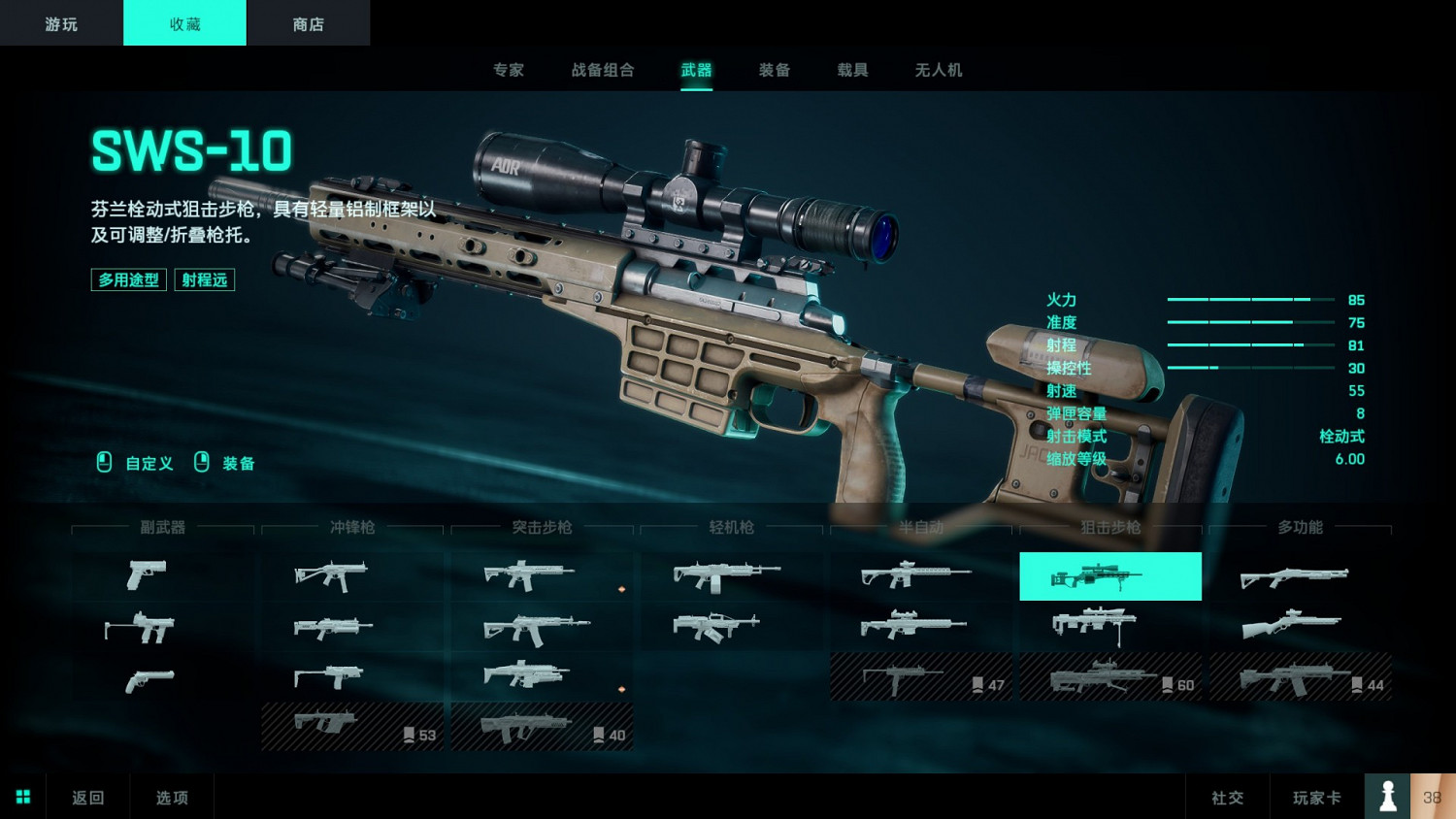Click the 自定义 customize option

coord(149,464)
